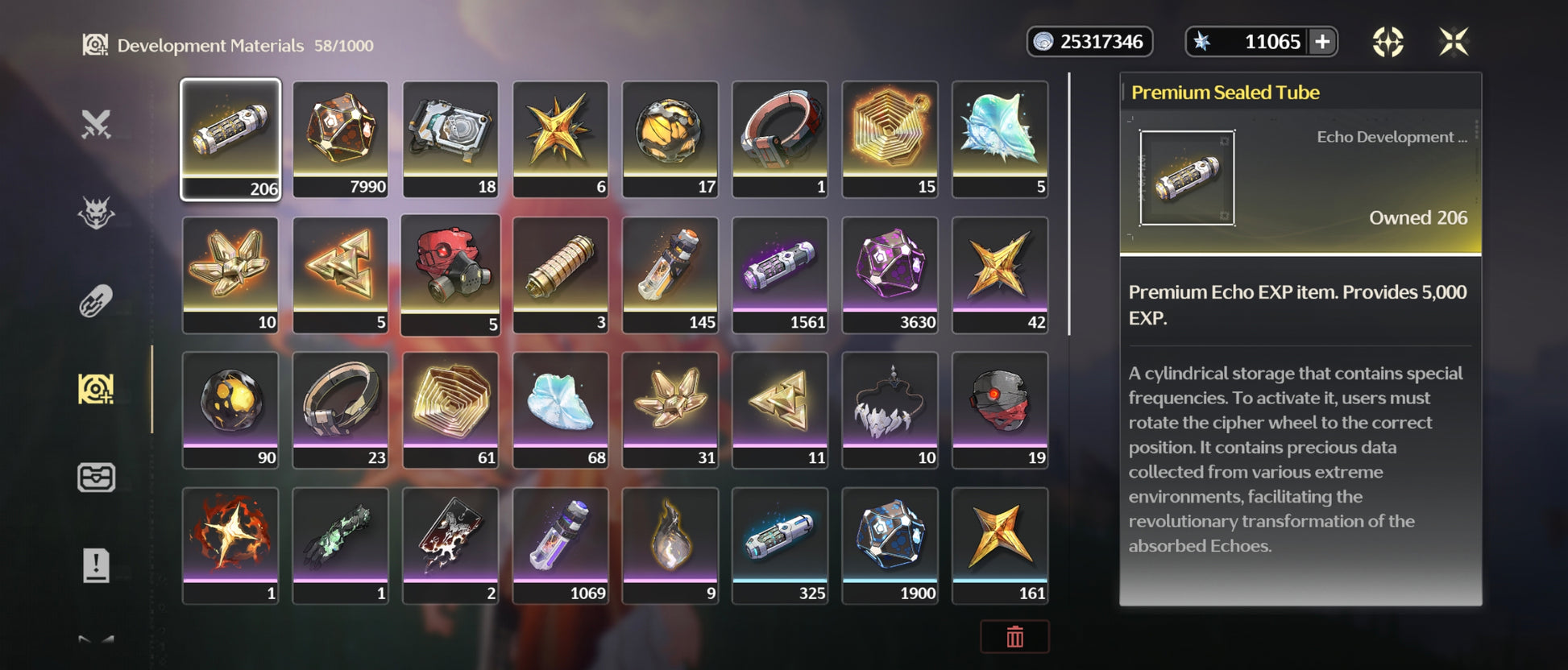1568x670 pixels.
Task: Select the gold polyhedron item with 7990
Action: 340,139
